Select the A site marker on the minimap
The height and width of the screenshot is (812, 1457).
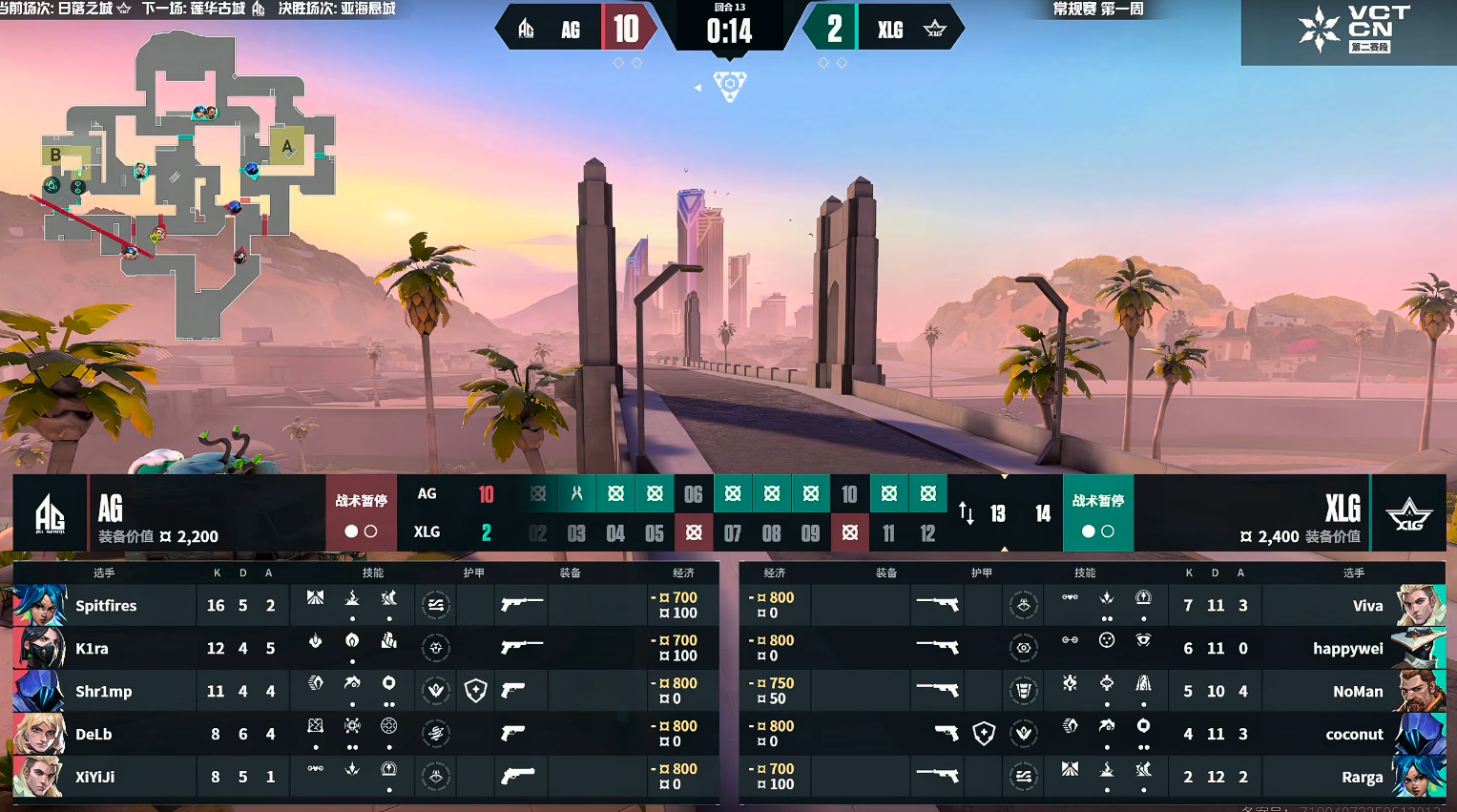pyautogui.click(x=286, y=146)
